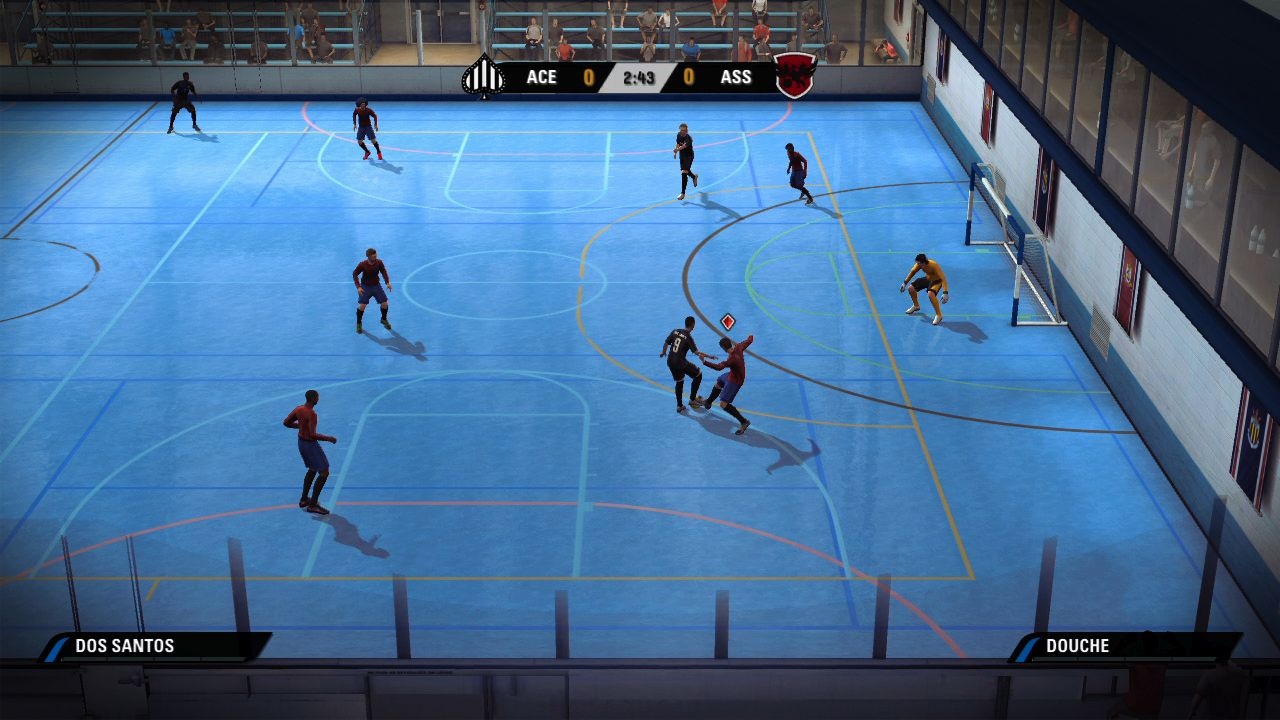This screenshot has height=720, width=1280.
Task: Click the white spade ACE team logo
Action: coord(484,77)
